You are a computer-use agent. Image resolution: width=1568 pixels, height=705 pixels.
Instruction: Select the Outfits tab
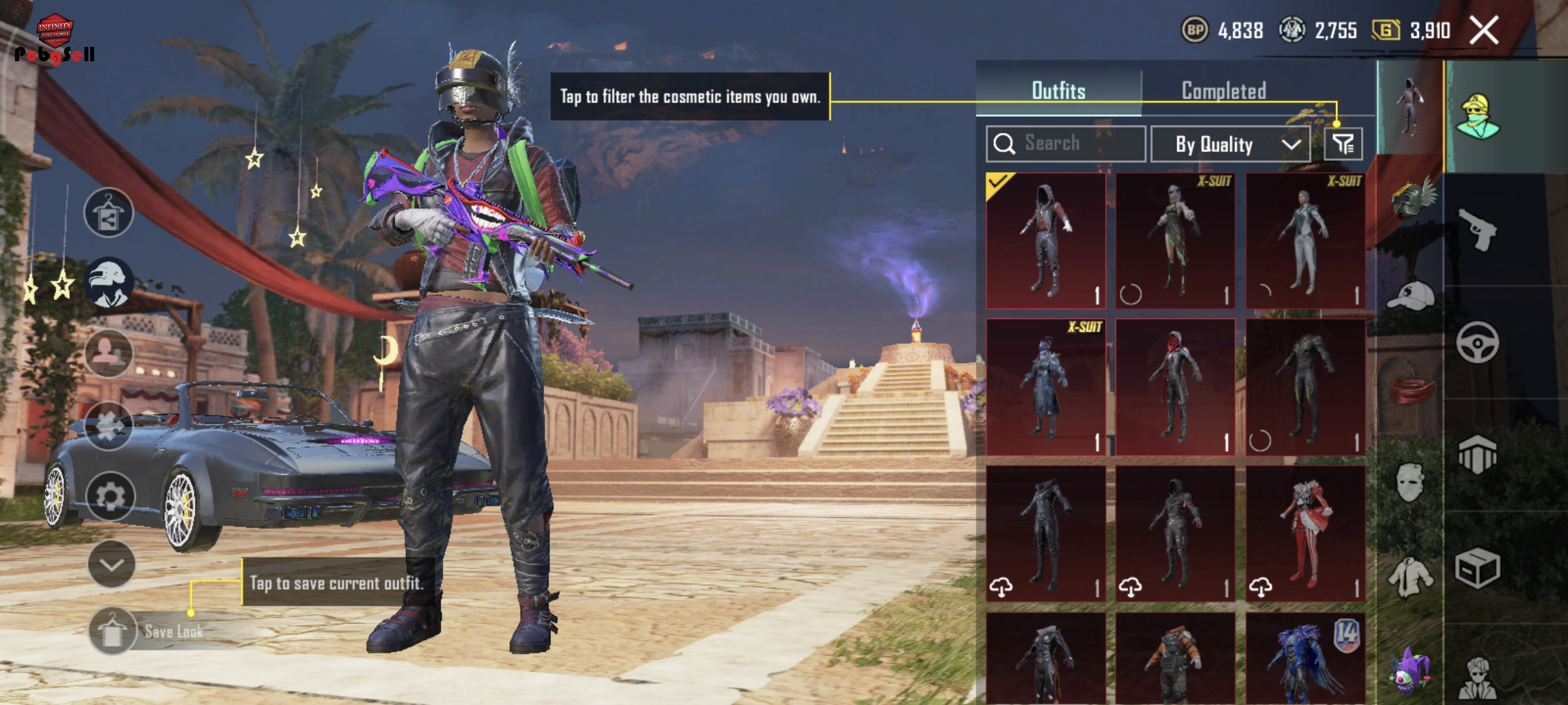pos(1058,91)
